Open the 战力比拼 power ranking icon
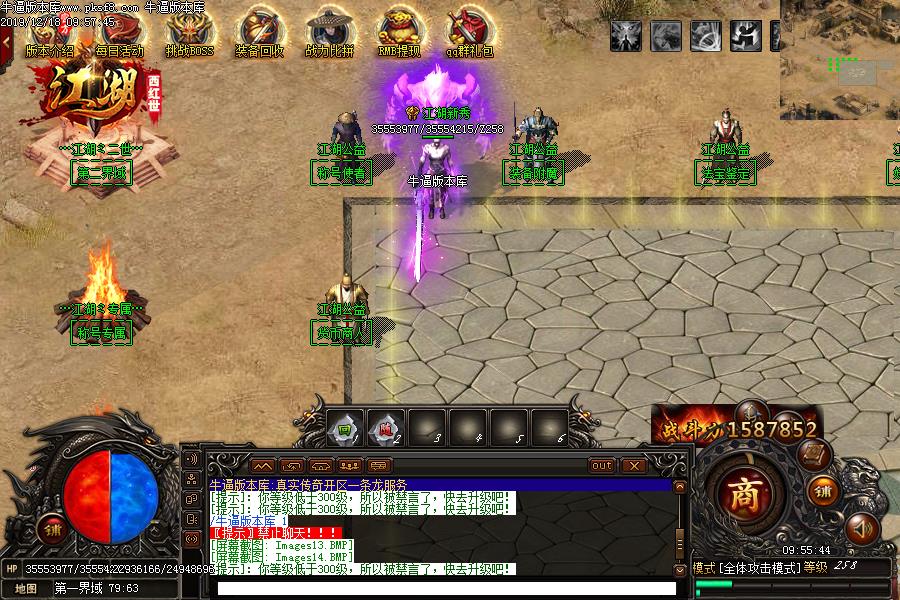The image size is (900, 600). pos(329,35)
